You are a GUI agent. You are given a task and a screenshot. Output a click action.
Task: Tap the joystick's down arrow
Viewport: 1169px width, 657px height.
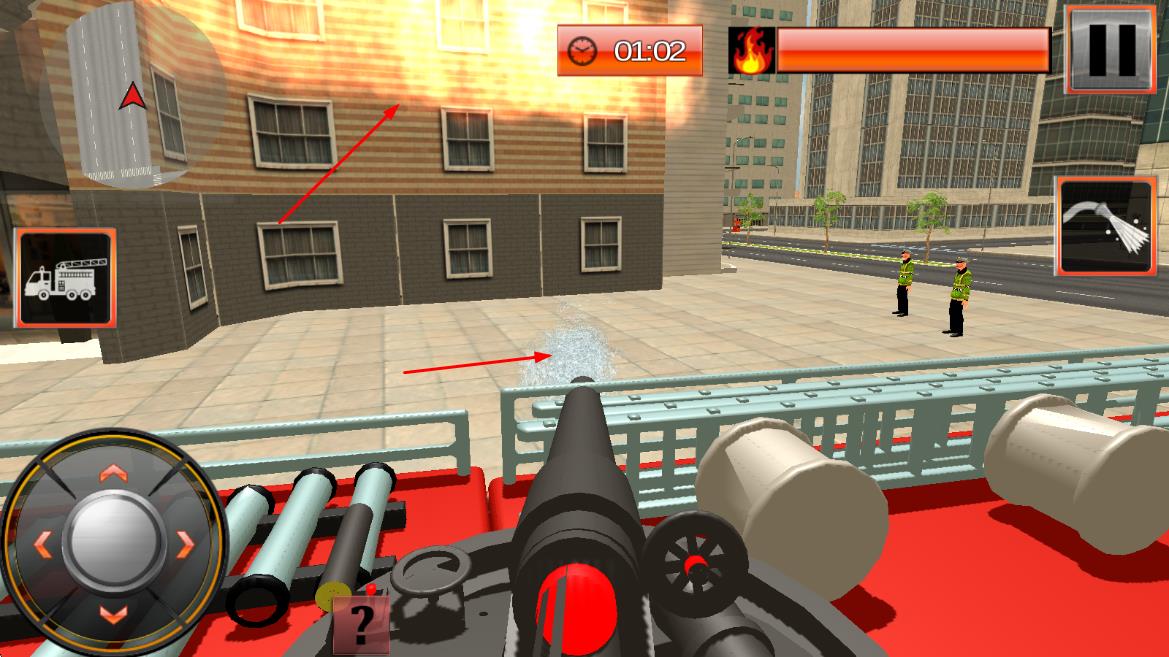pos(113,614)
